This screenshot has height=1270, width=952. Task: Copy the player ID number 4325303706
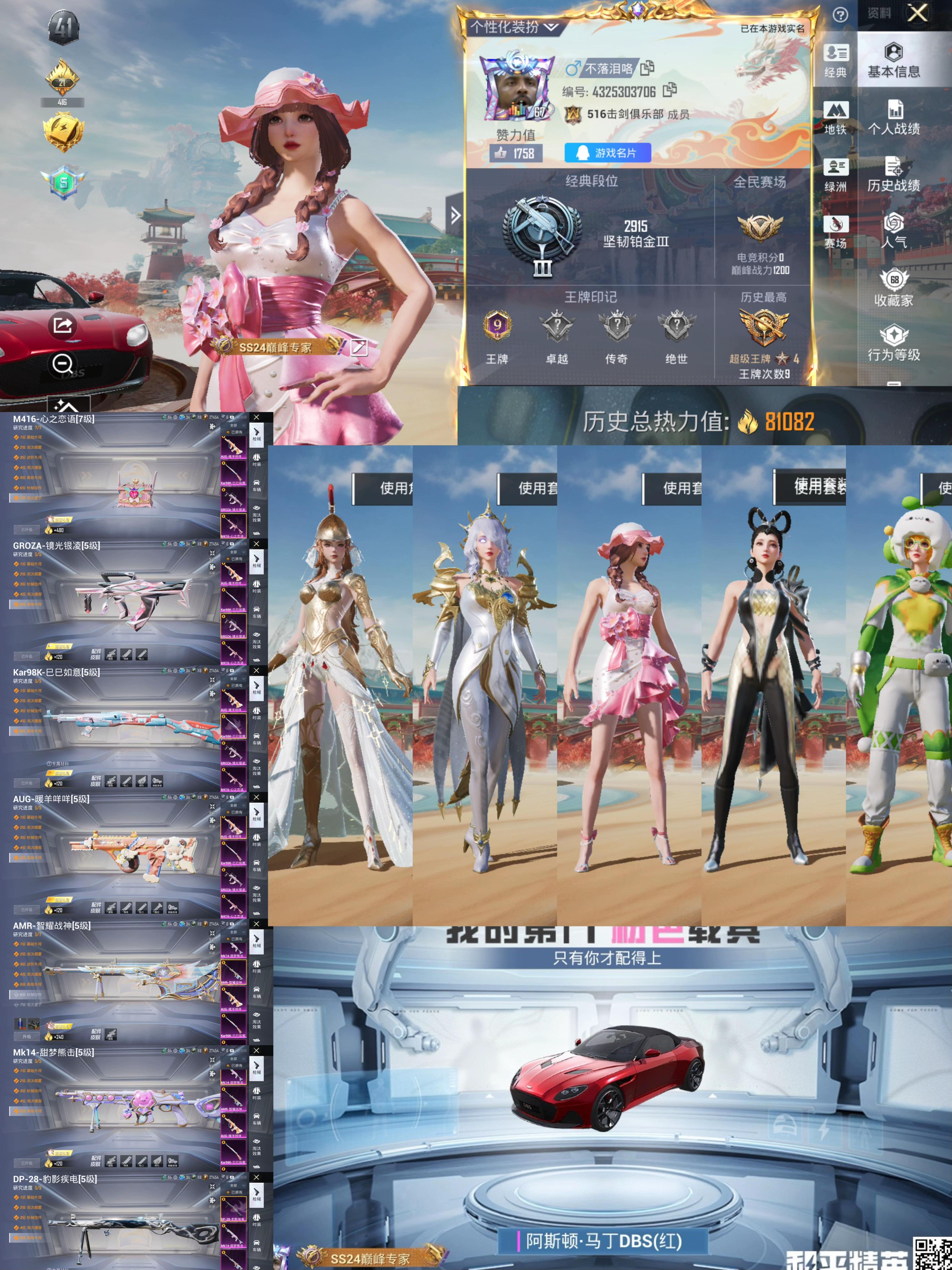(x=669, y=90)
